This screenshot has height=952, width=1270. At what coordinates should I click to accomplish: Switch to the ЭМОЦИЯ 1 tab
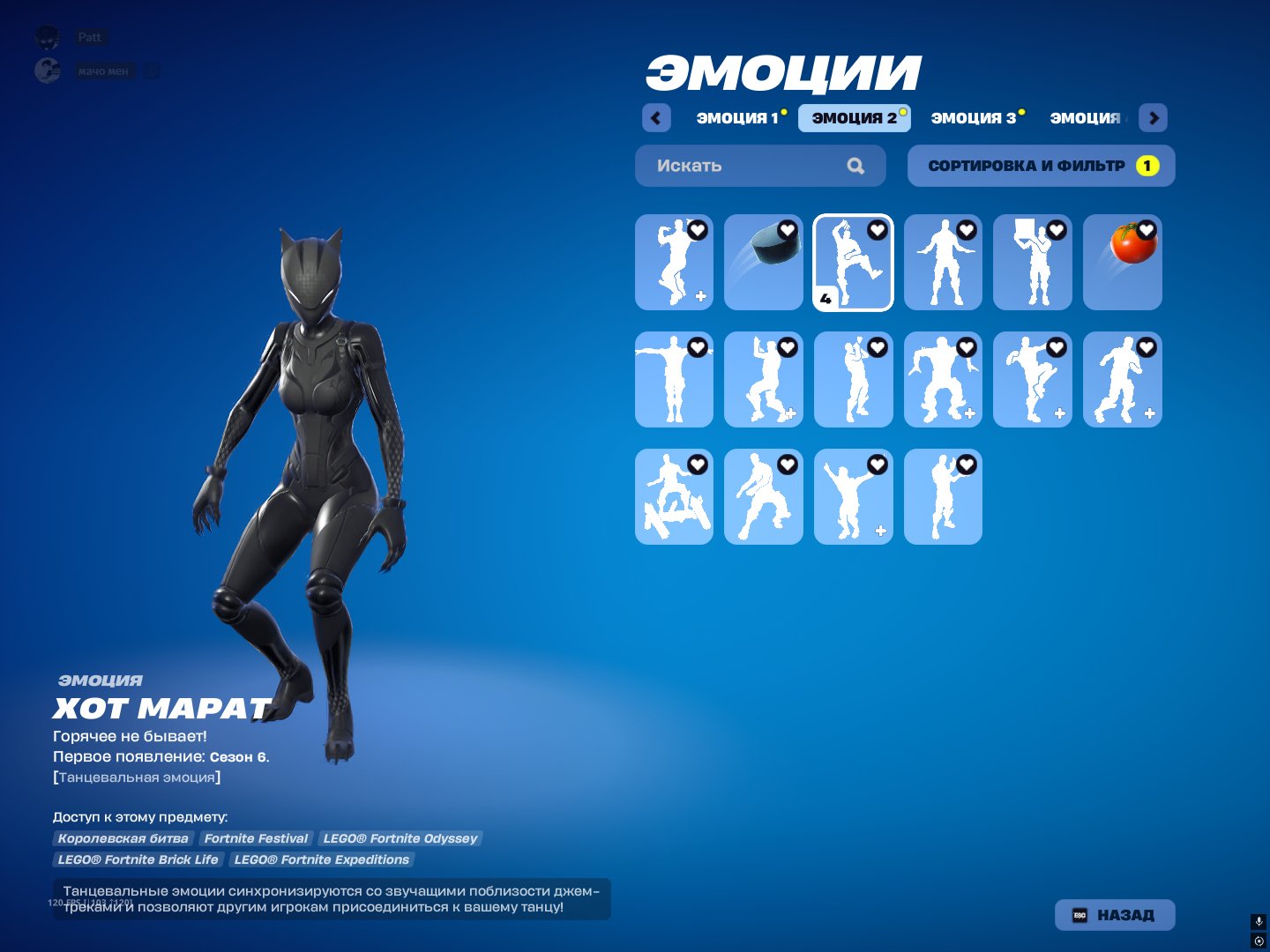tap(738, 117)
